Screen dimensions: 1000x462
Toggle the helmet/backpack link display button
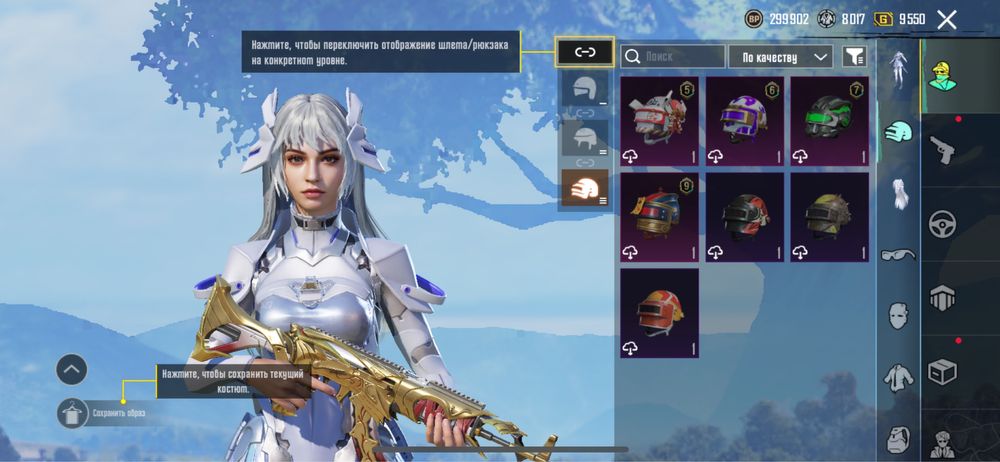click(585, 52)
